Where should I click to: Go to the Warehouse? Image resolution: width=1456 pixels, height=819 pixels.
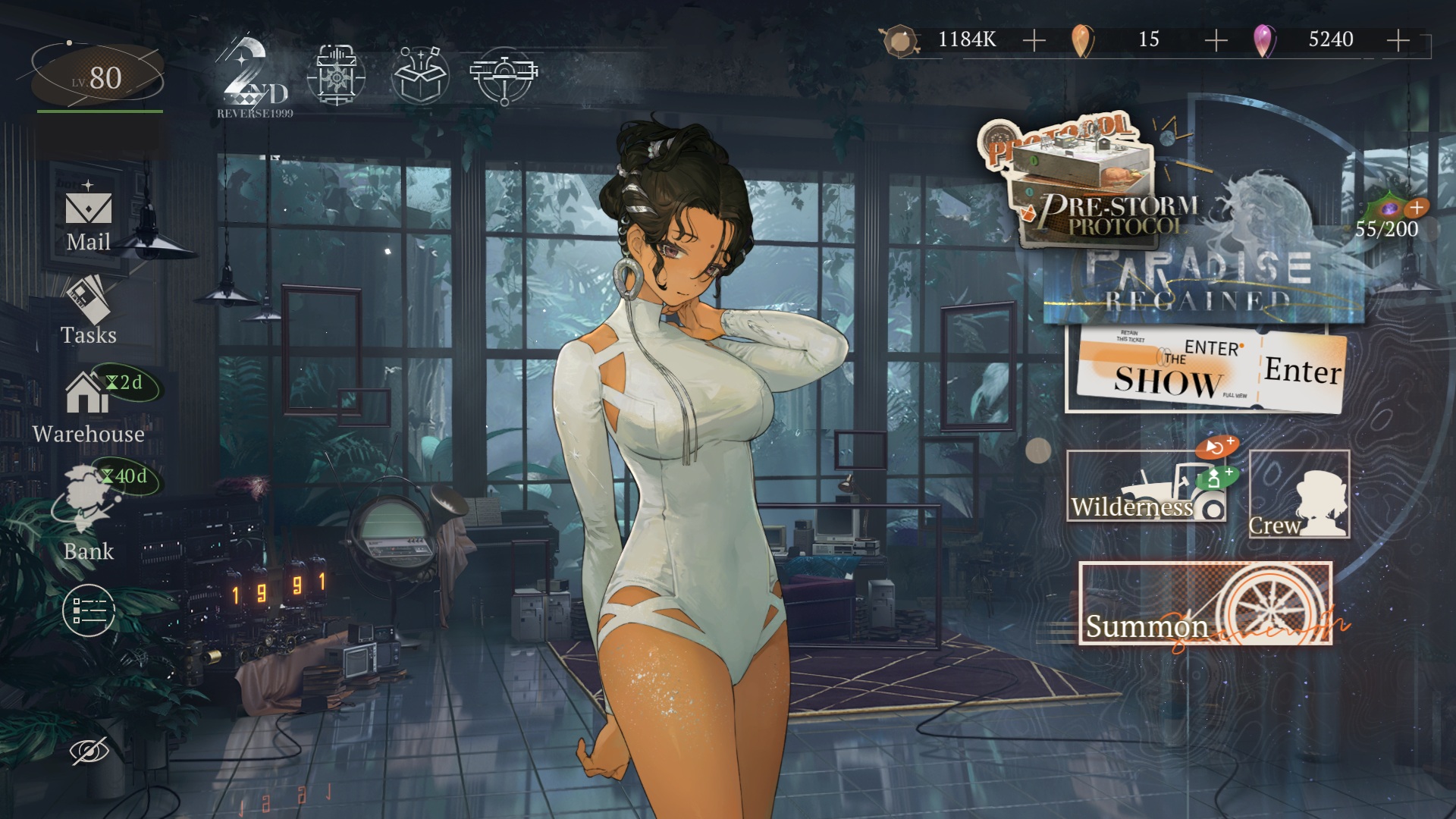tap(88, 406)
